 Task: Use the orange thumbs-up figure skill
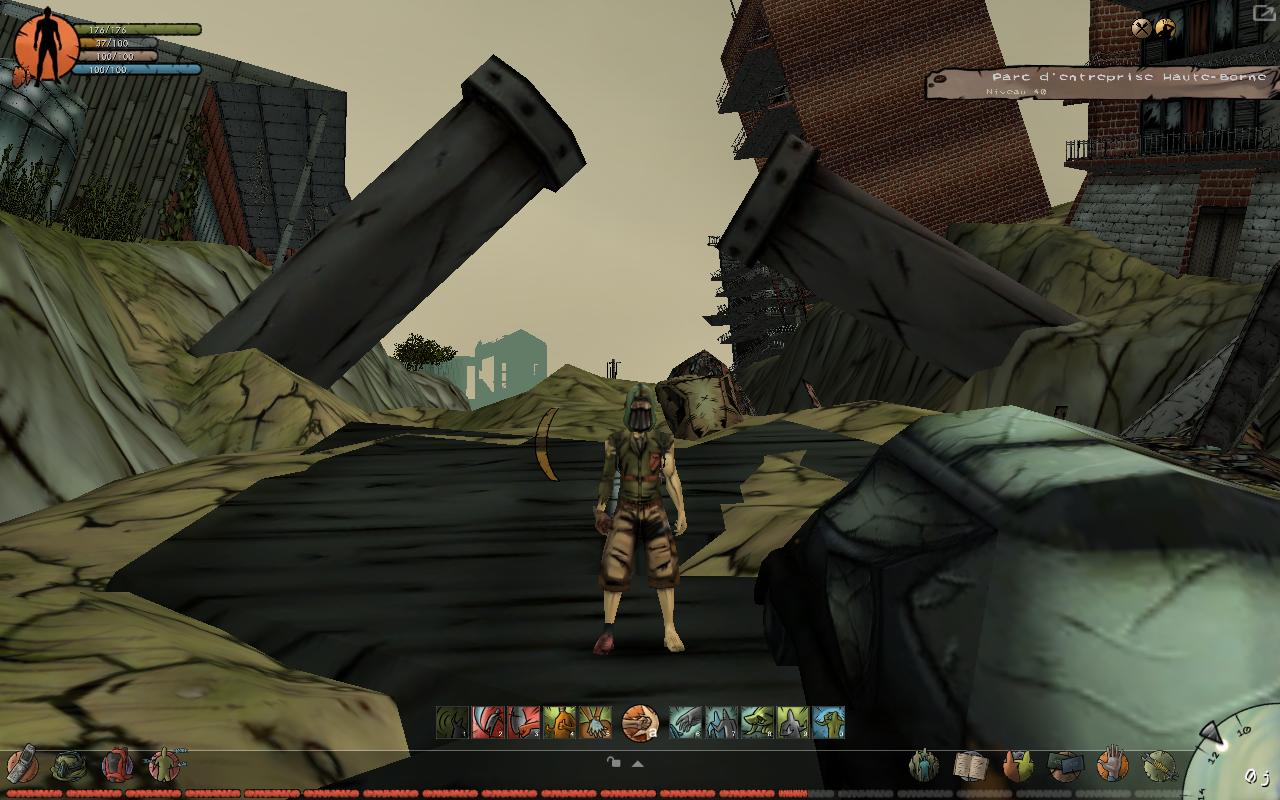(559, 722)
